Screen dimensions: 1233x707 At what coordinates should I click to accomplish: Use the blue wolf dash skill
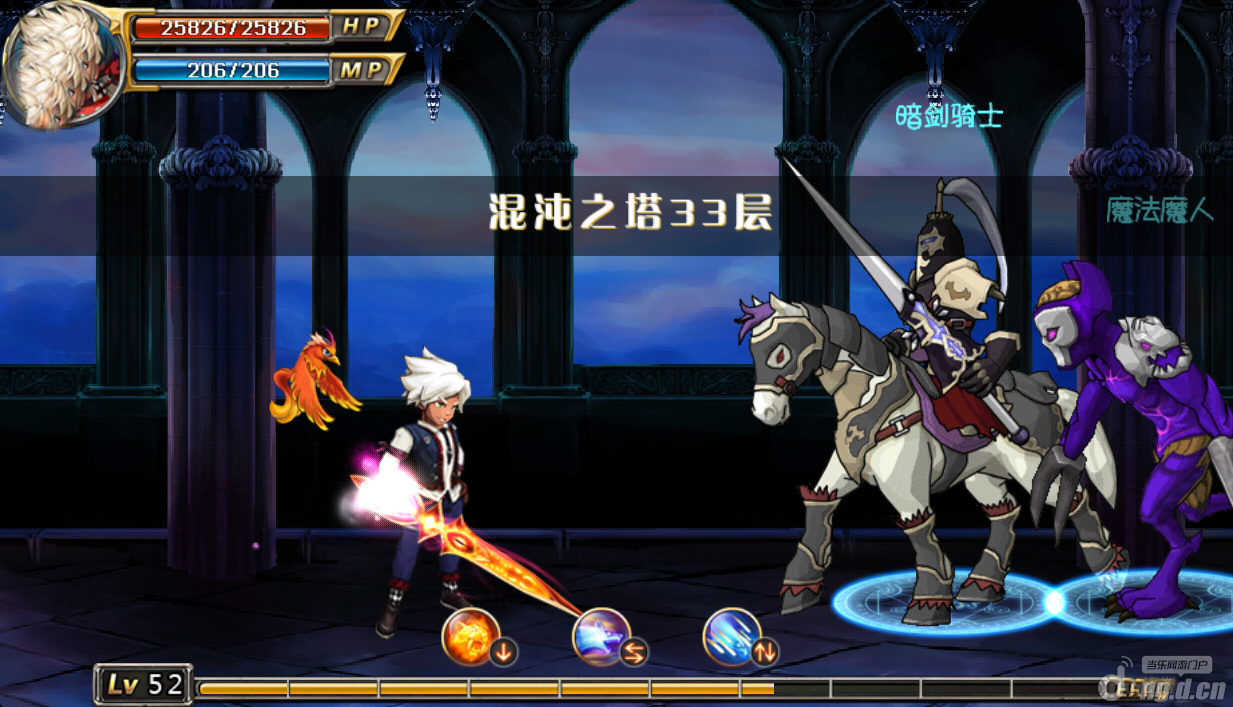tap(601, 636)
